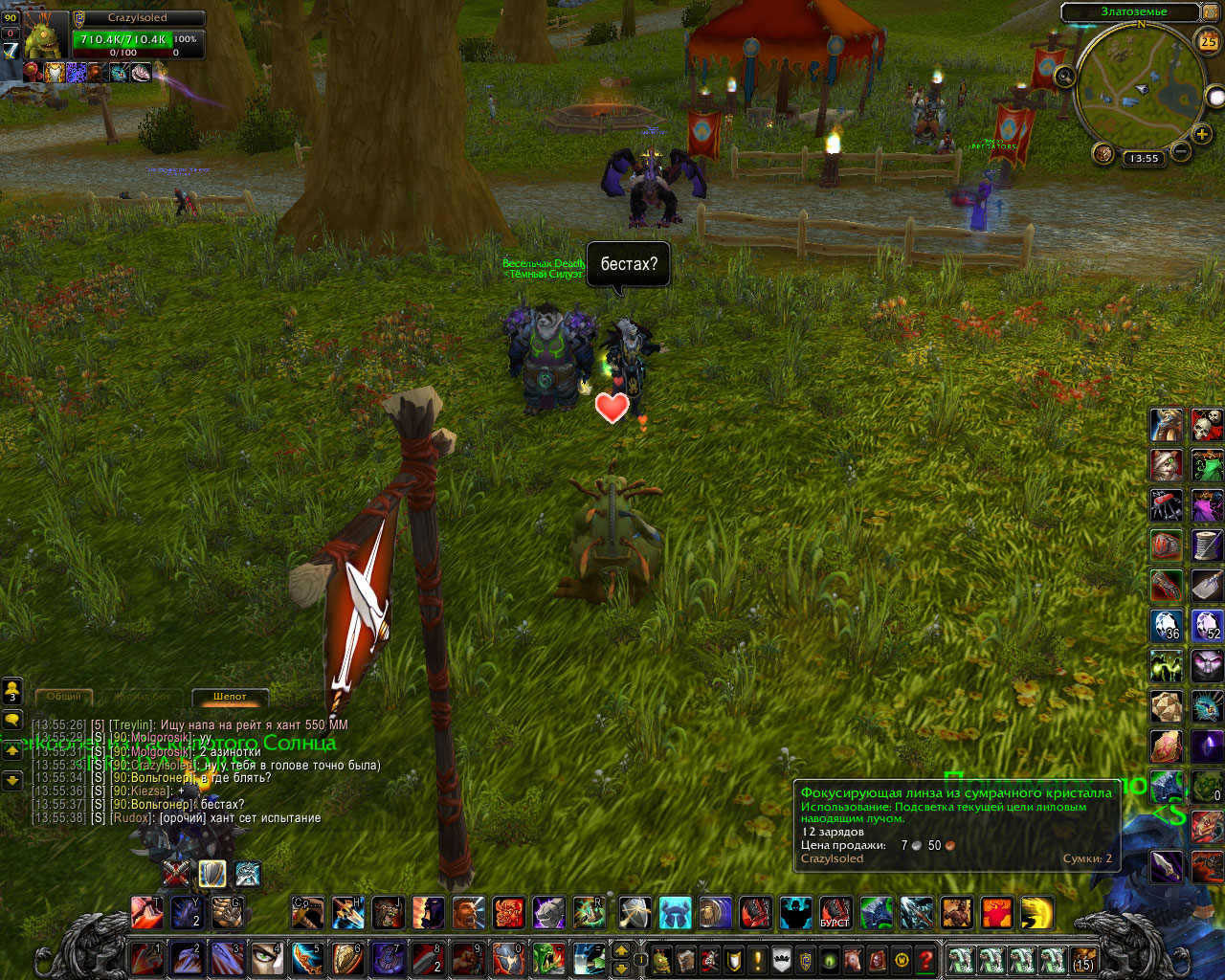Open the bag slot showing 15
The image size is (1225, 980).
point(1082,959)
